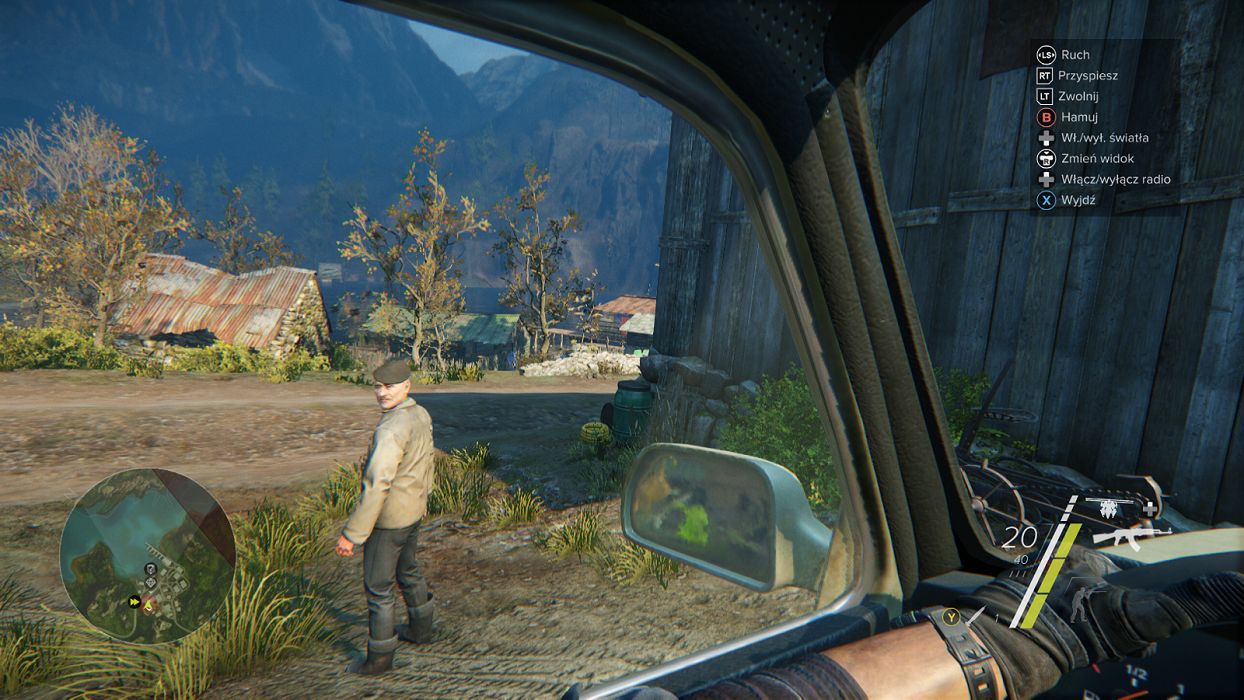
Task: Select the assault rifle weapon icon
Action: [x=1131, y=536]
